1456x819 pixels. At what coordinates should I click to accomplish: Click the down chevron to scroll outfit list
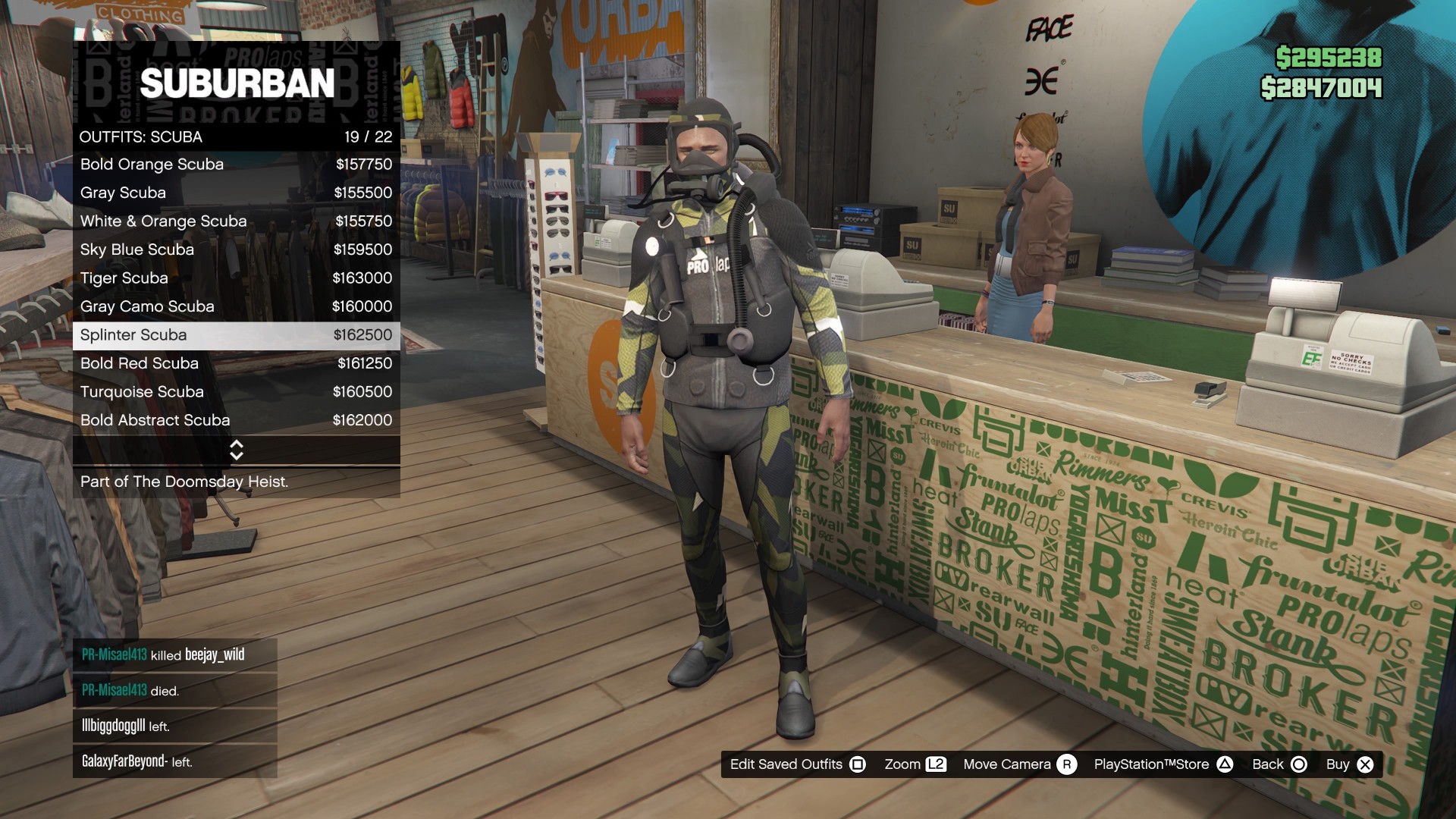(x=236, y=455)
